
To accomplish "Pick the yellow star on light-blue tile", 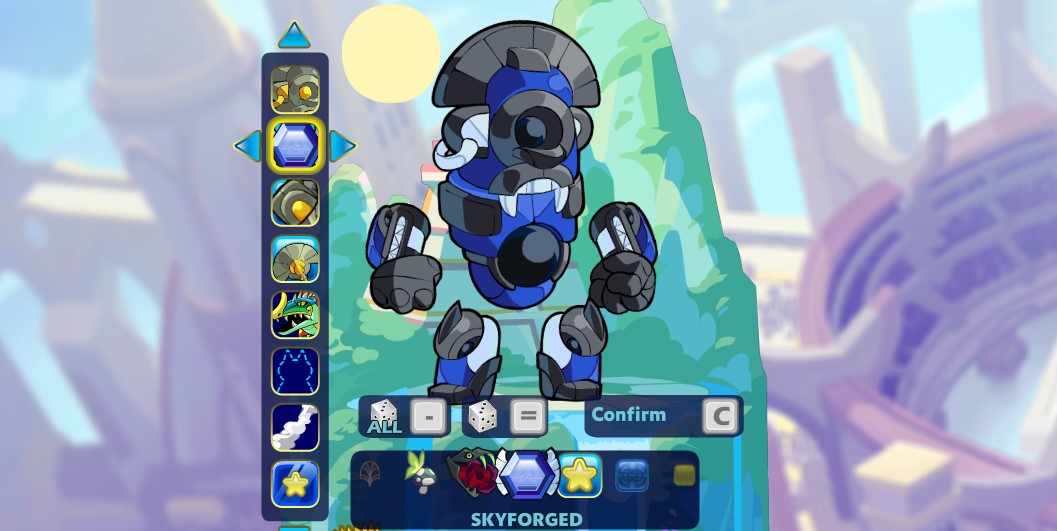I will (580, 475).
